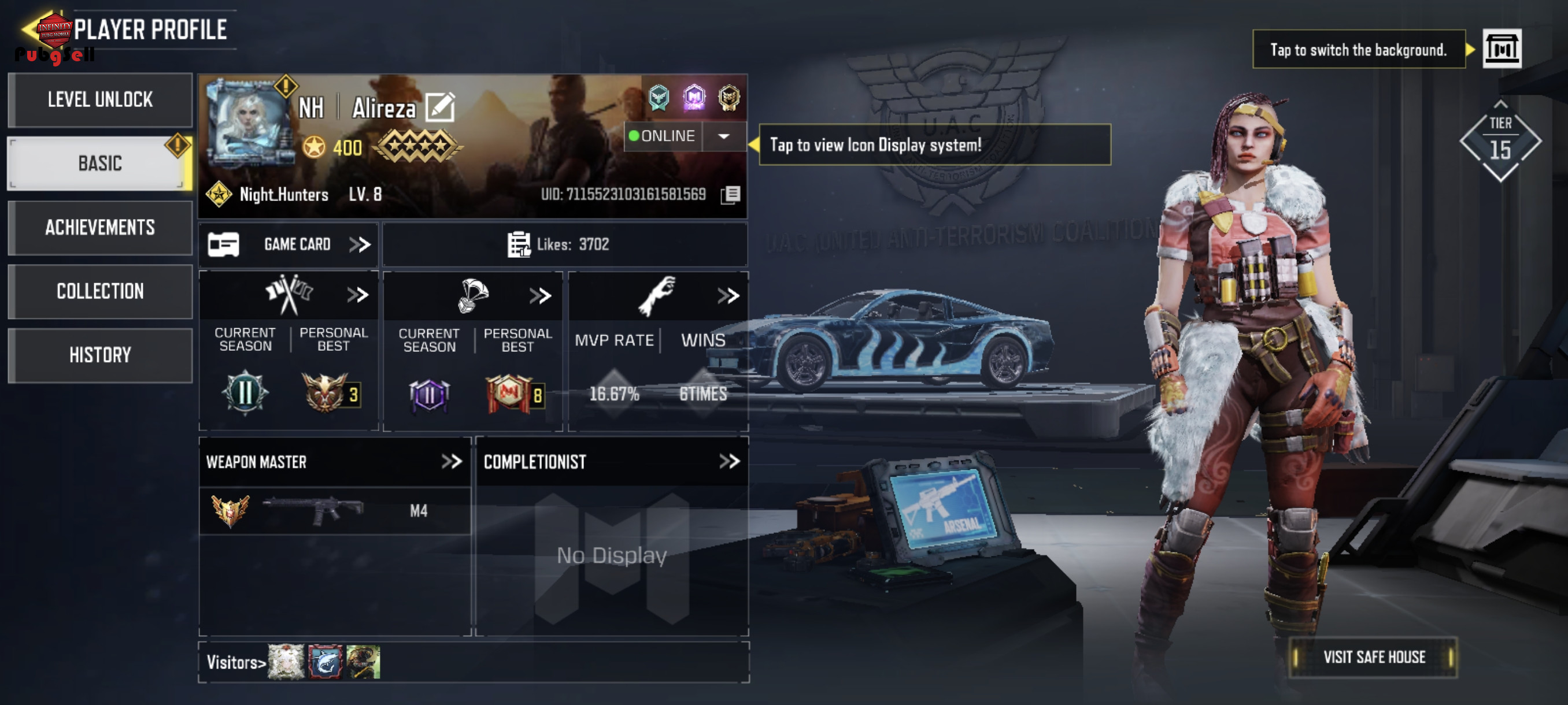Screen dimensions: 1568x705
Task: Visit the Safe House
Action: point(1373,658)
